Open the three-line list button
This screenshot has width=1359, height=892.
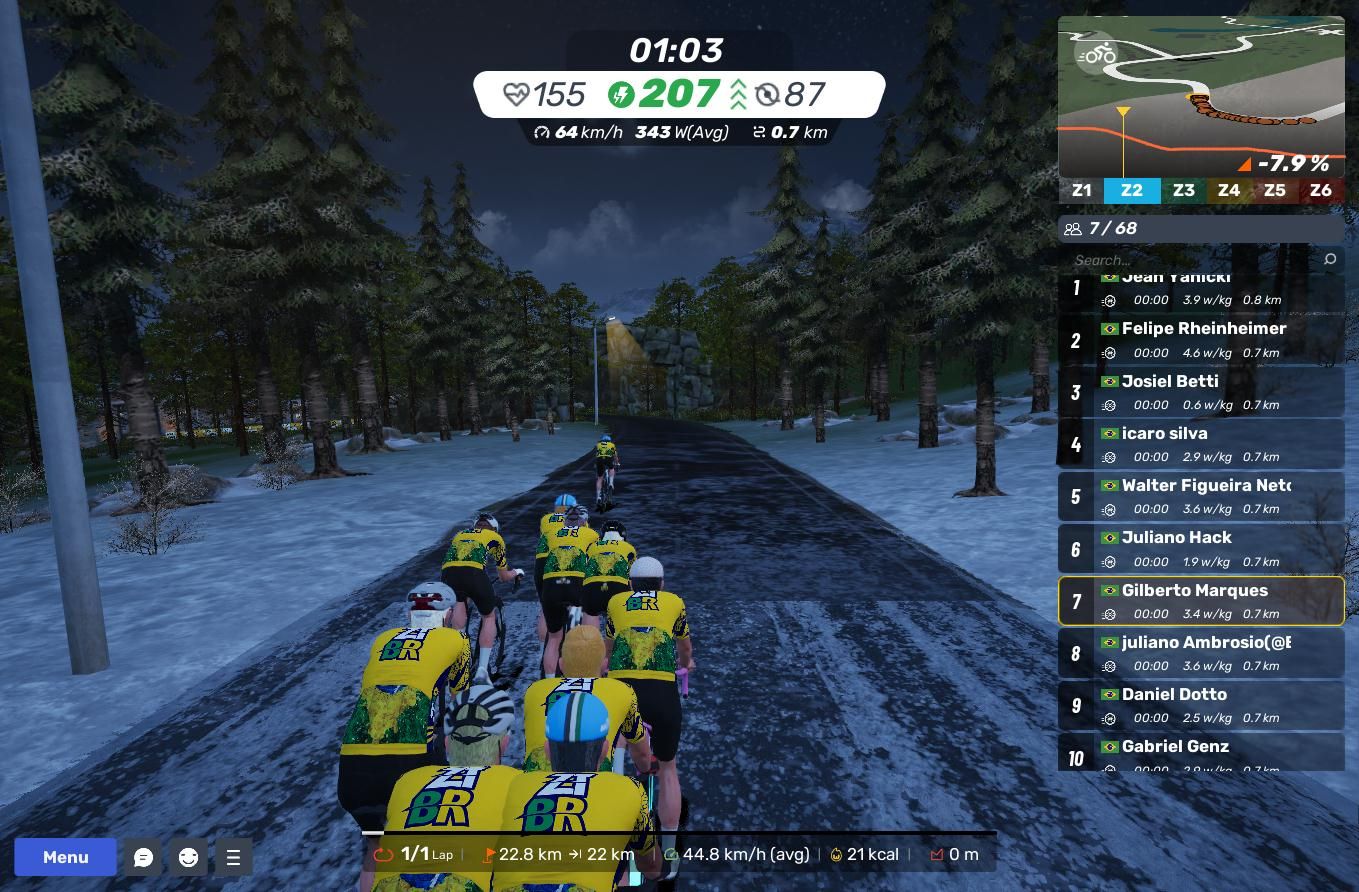point(233,857)
